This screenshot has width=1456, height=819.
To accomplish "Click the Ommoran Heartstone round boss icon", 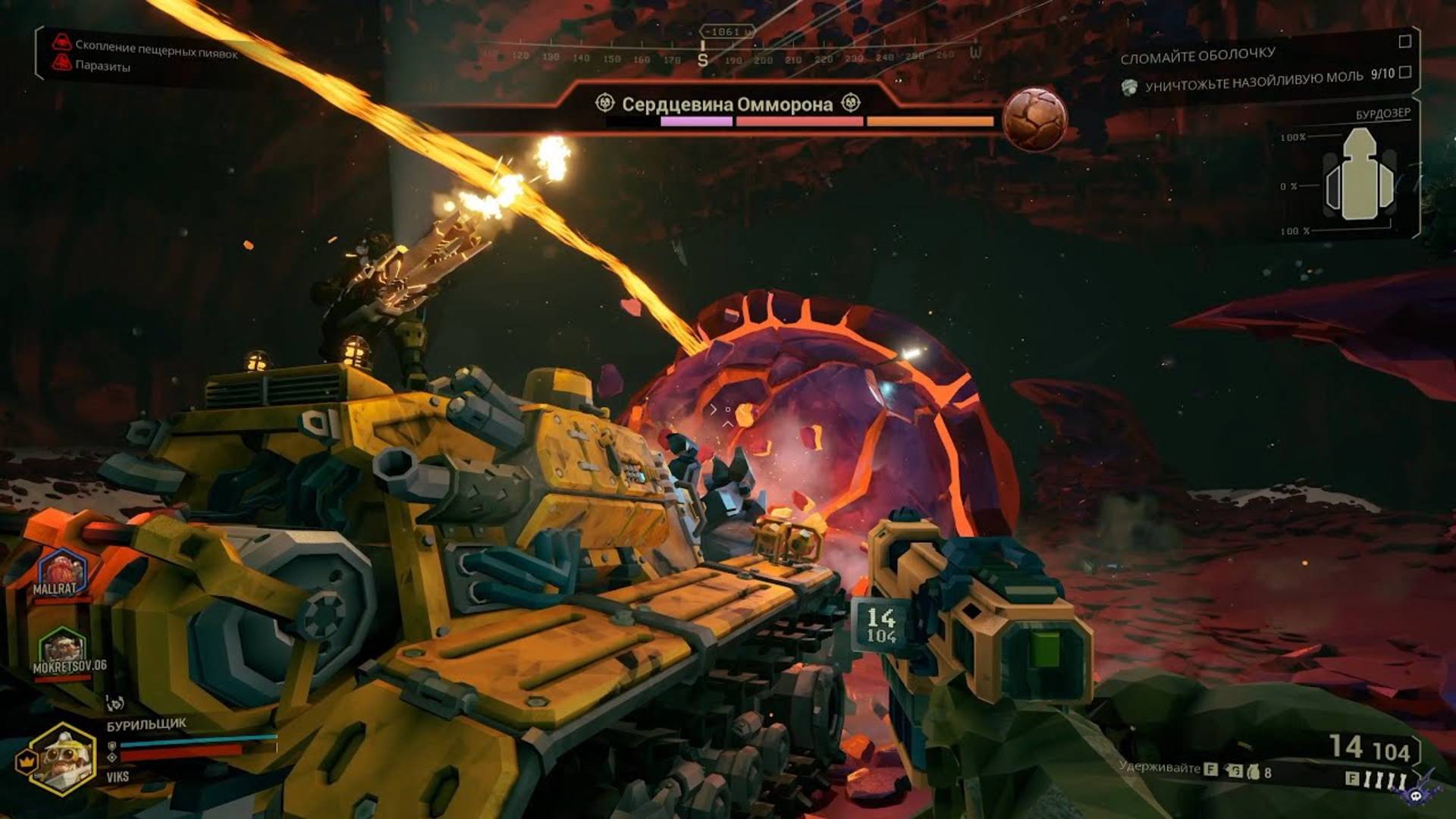I will pos(1034,119).
